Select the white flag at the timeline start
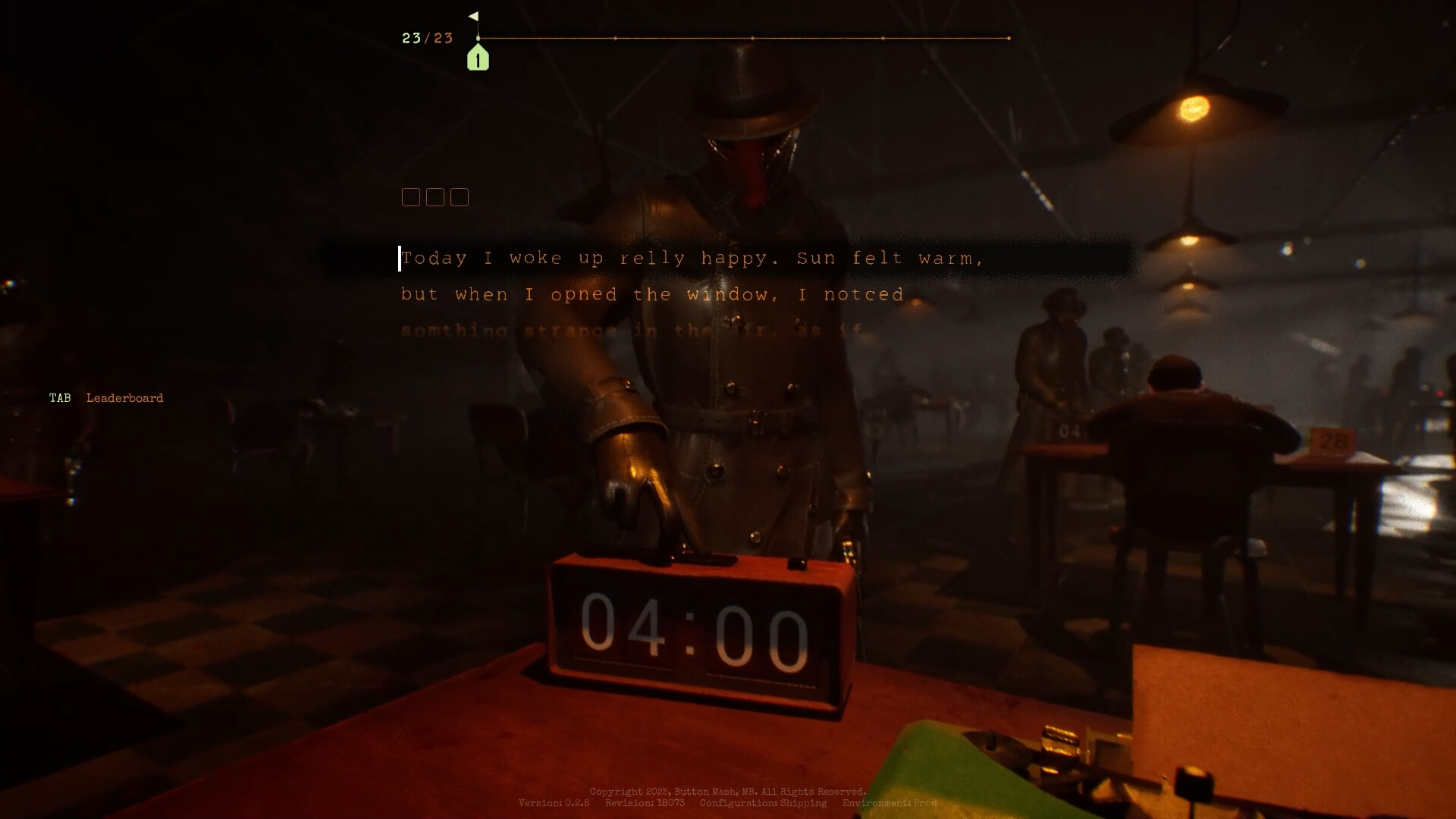The width and height of the screenshot is (1456, 819). coord(475,17)
